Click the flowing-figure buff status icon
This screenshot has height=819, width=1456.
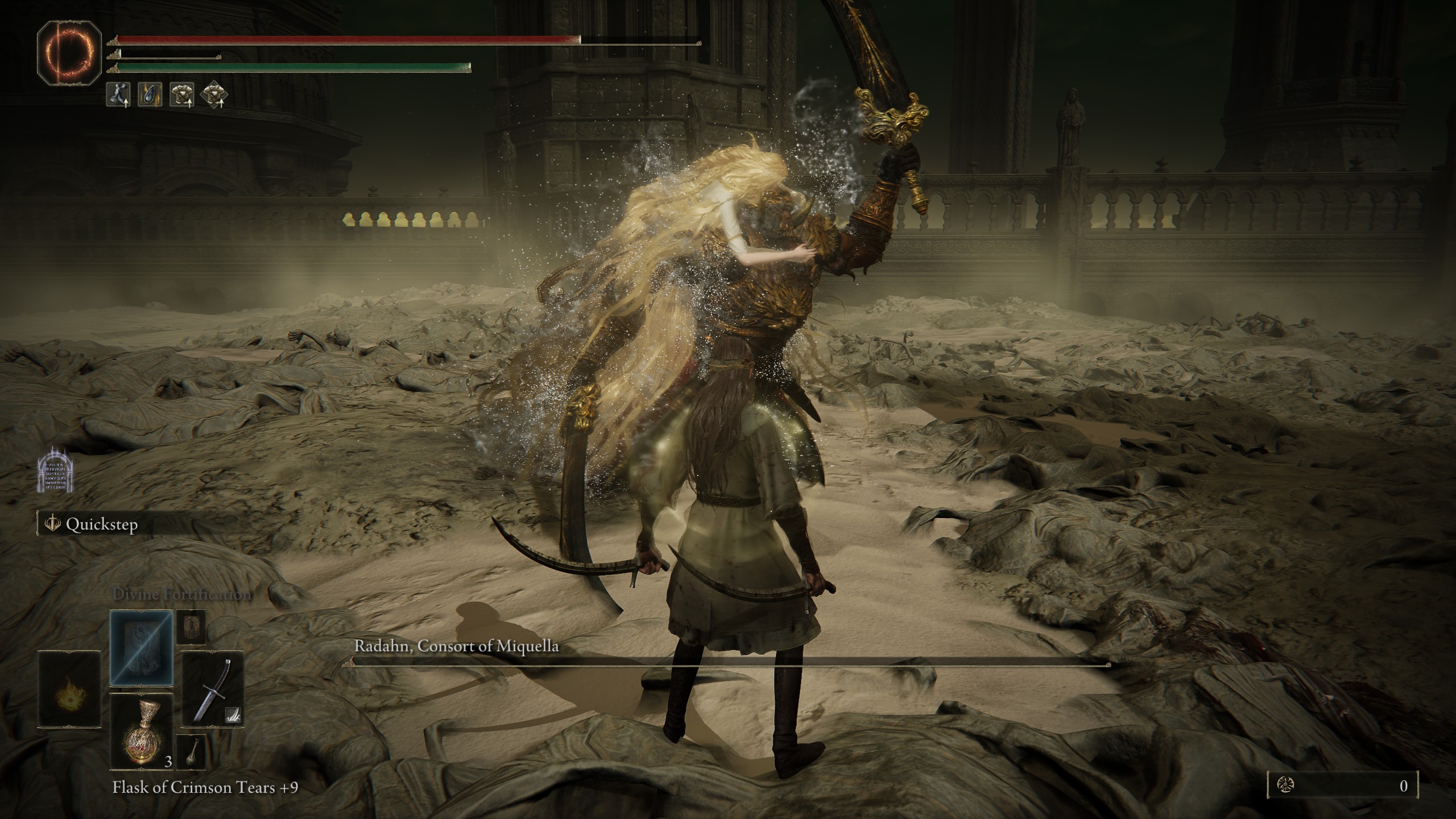click(x=118, y=94)
